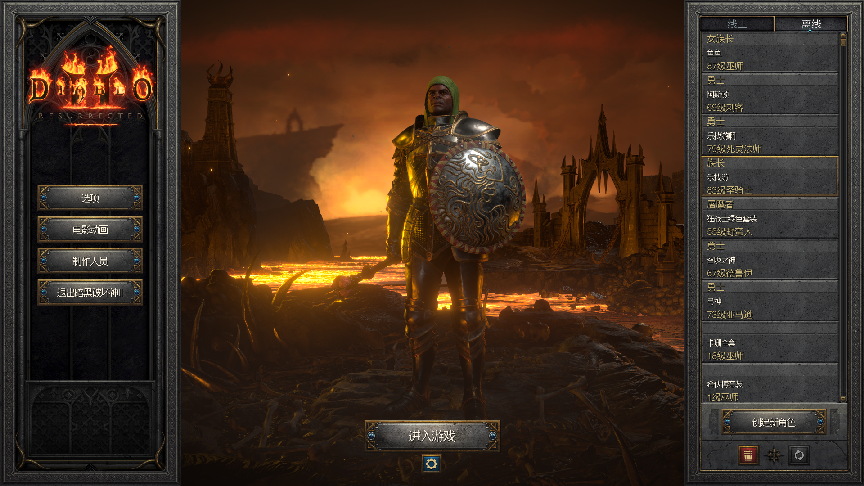The height and width of the screenshot is (486, 864).
Task: Show the 制作人员 (Credits) screen
Action: (x=90, y=260)
